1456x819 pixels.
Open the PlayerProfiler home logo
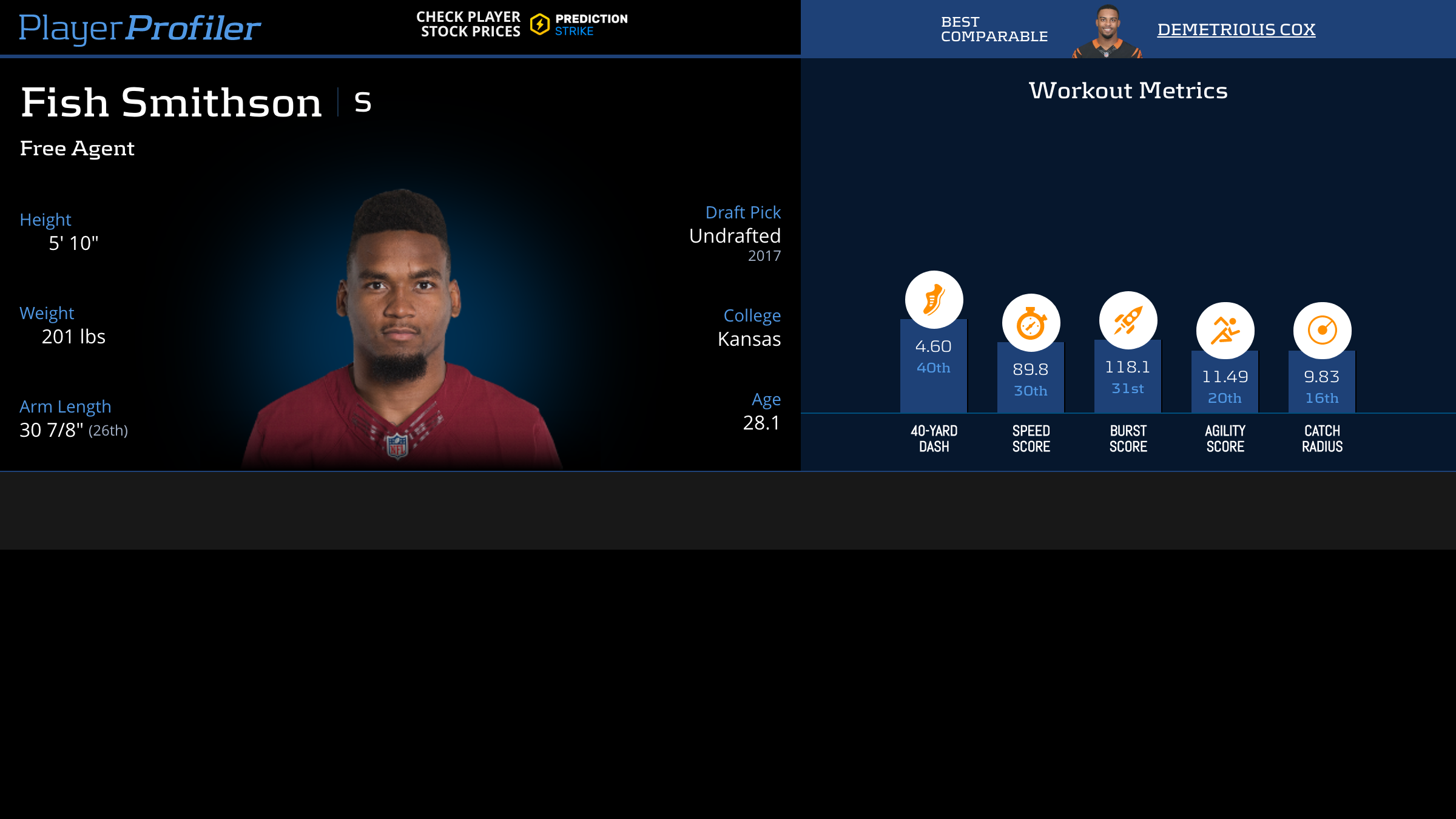click(140, 28)
